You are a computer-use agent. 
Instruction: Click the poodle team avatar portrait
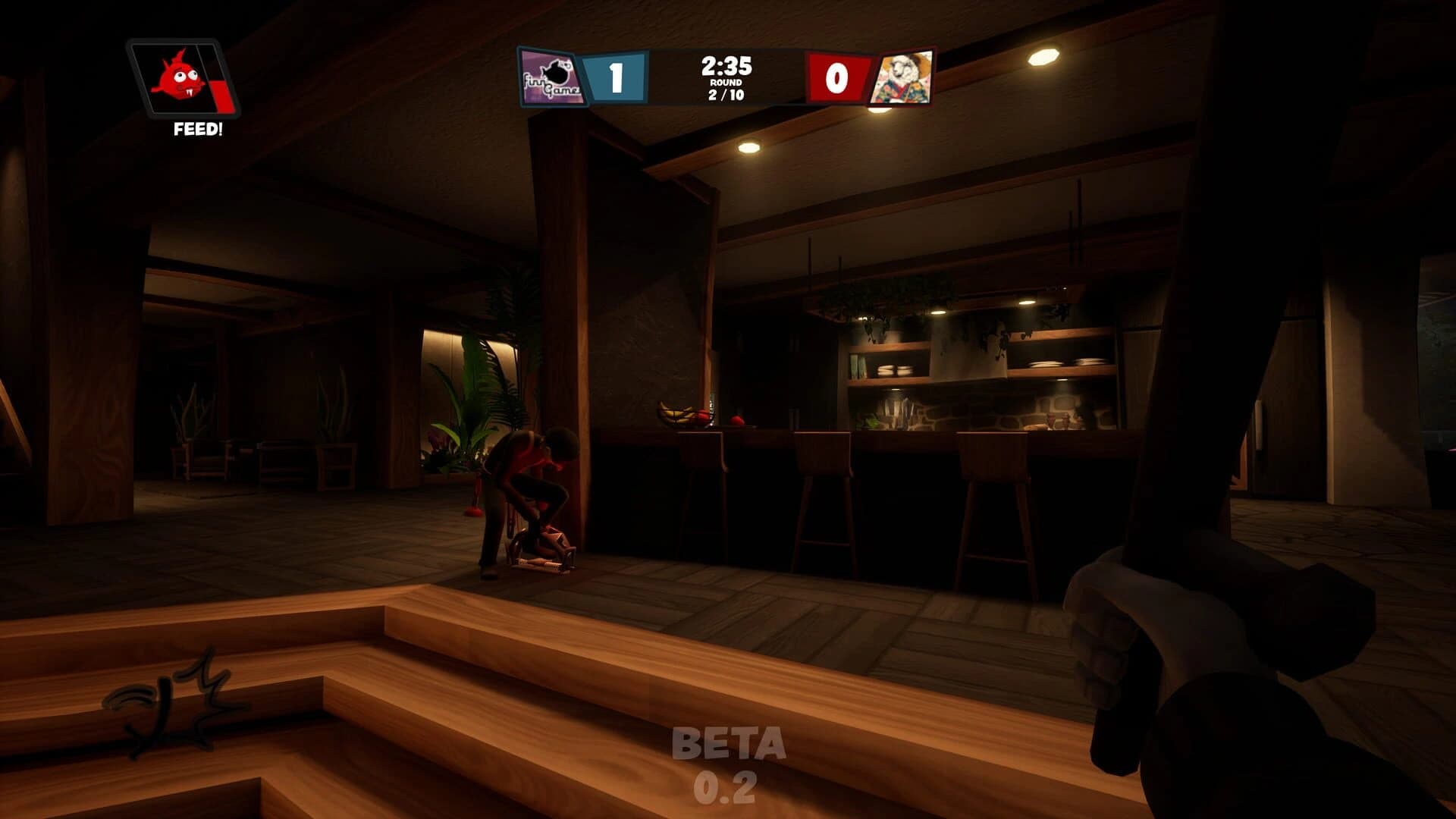point(904,78)
